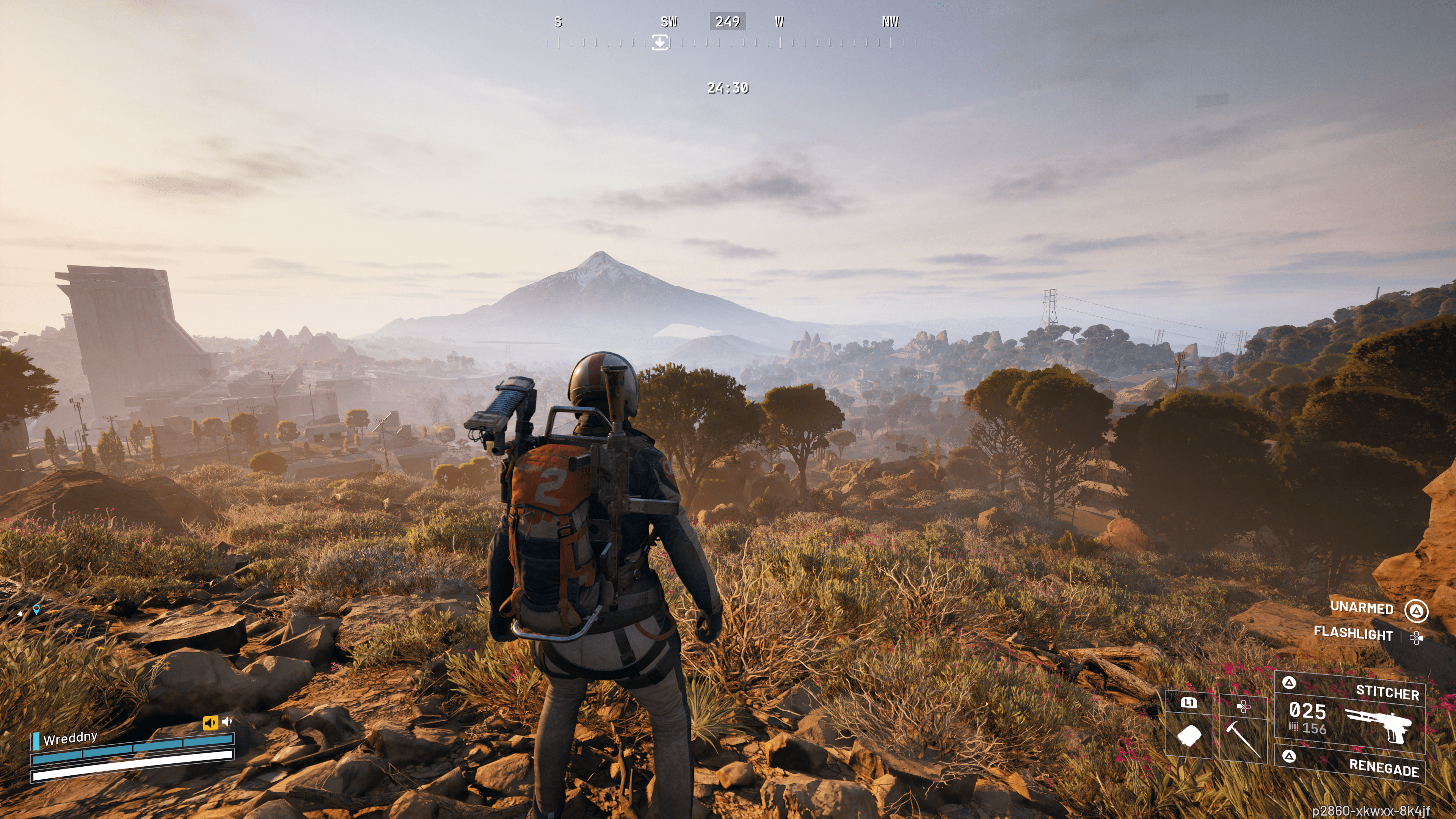This screenshot has width=1456, height=819.
Task: Click the extraction marker on the compass
Action: (x=660, y=42)
